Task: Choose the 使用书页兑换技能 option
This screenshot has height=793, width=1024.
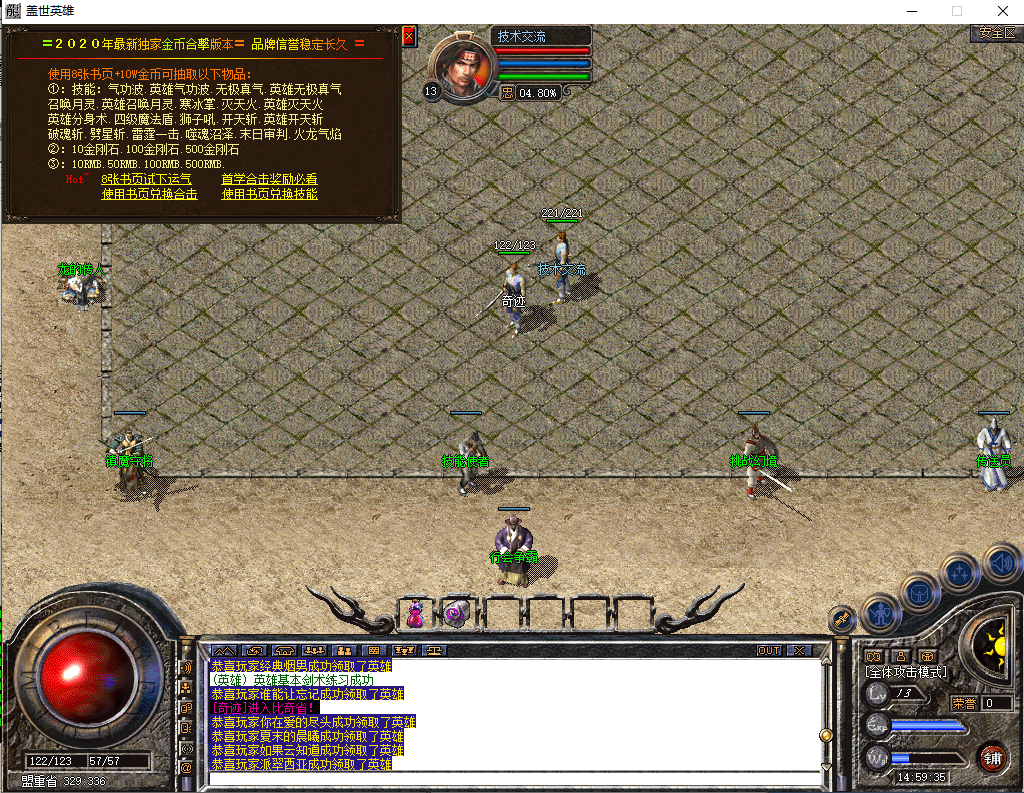Action: (x=269, y=194)
